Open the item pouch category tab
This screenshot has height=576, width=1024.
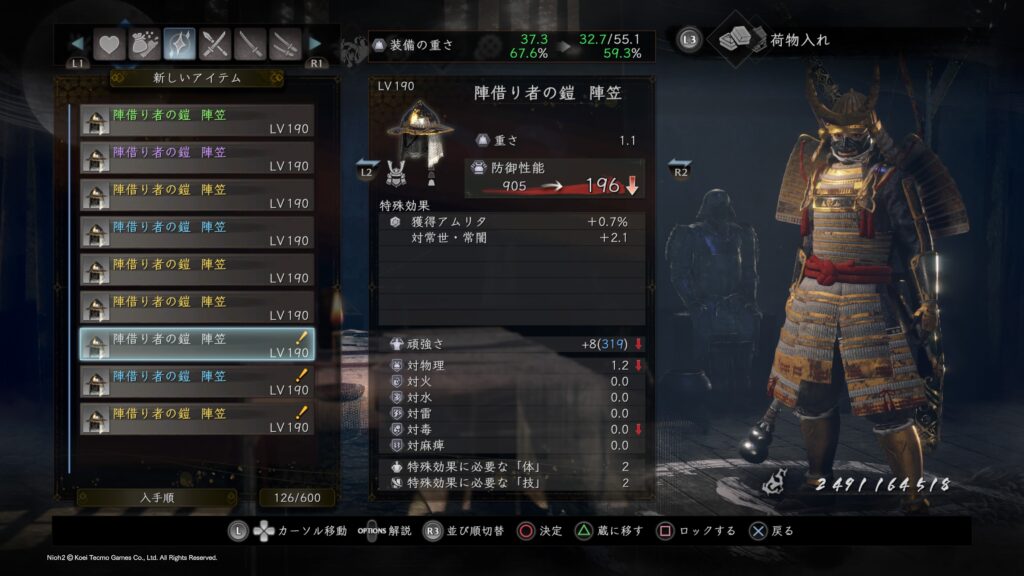(144, 44)
